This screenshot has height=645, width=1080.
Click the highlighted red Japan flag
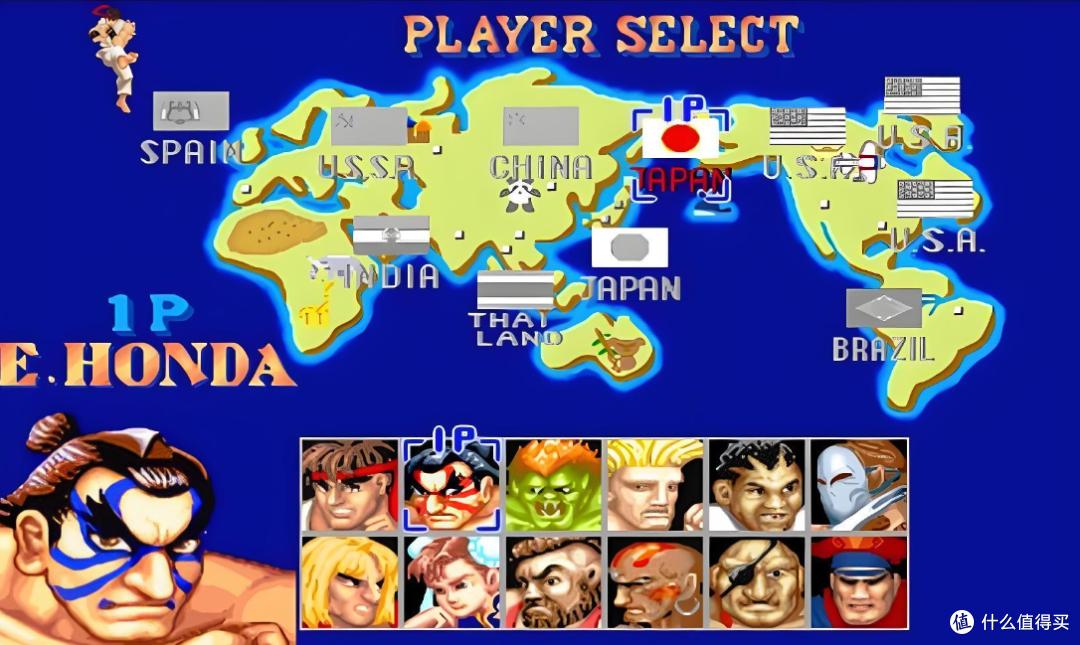click(680, 138)
